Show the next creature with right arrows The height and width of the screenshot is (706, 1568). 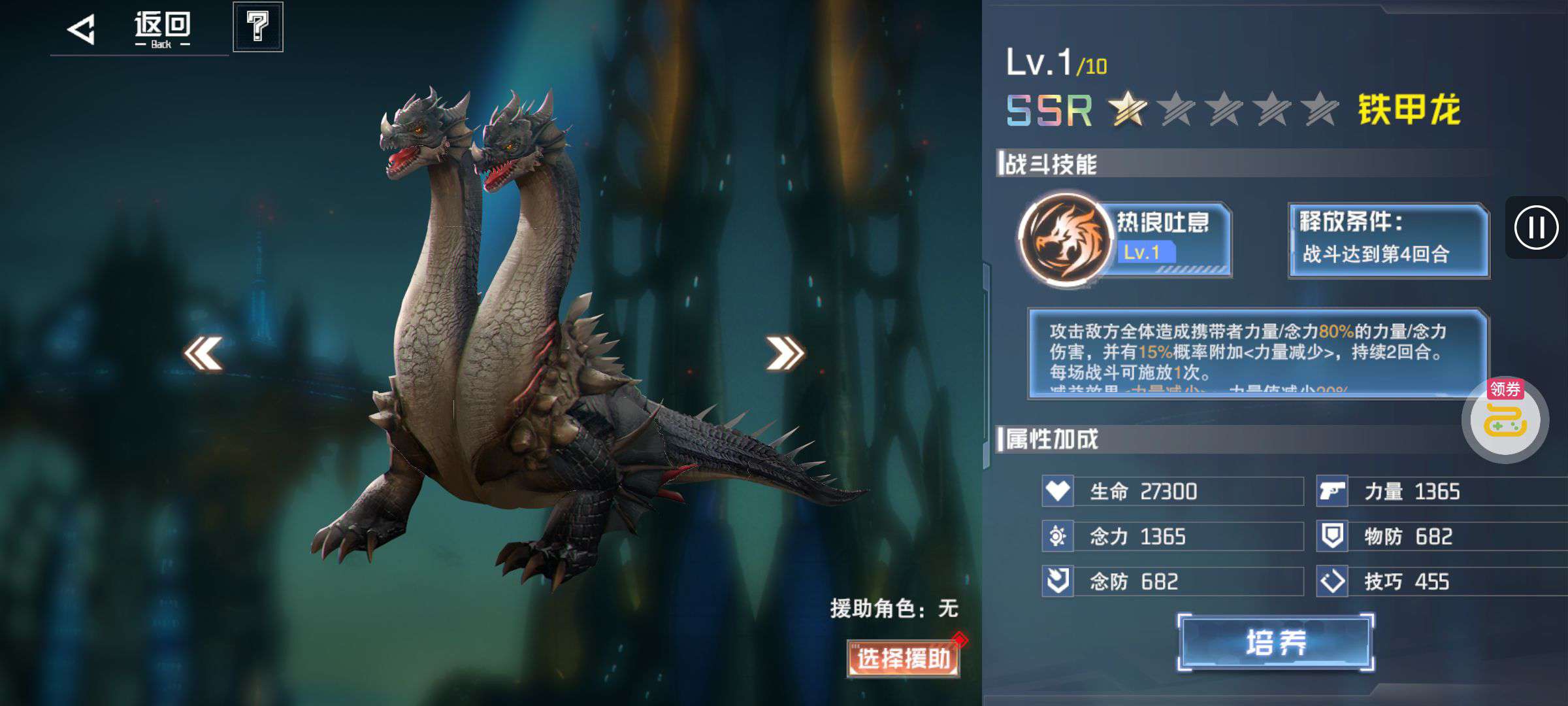point(785,354)
